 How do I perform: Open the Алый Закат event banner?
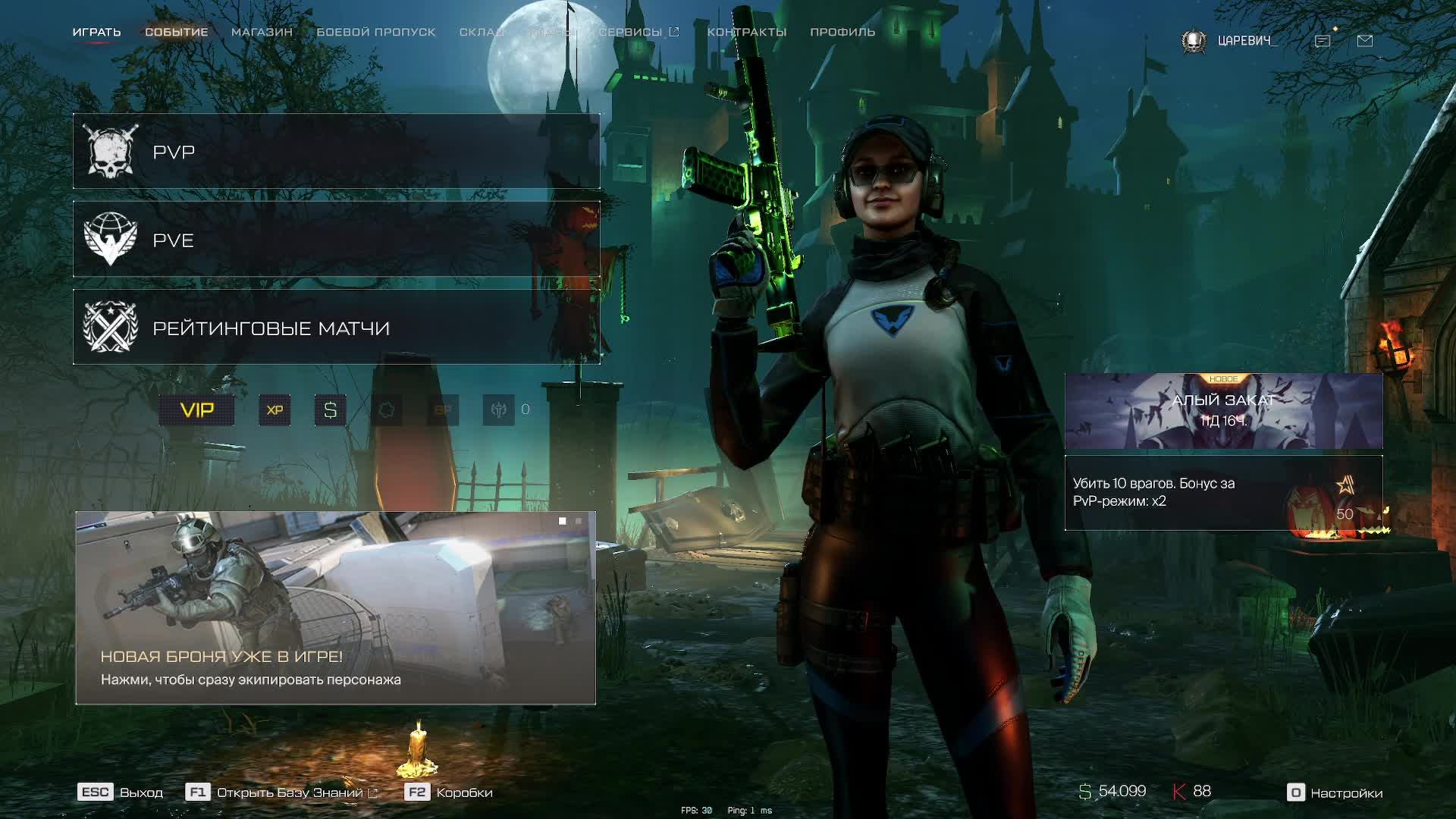[x=1223, y=411]
